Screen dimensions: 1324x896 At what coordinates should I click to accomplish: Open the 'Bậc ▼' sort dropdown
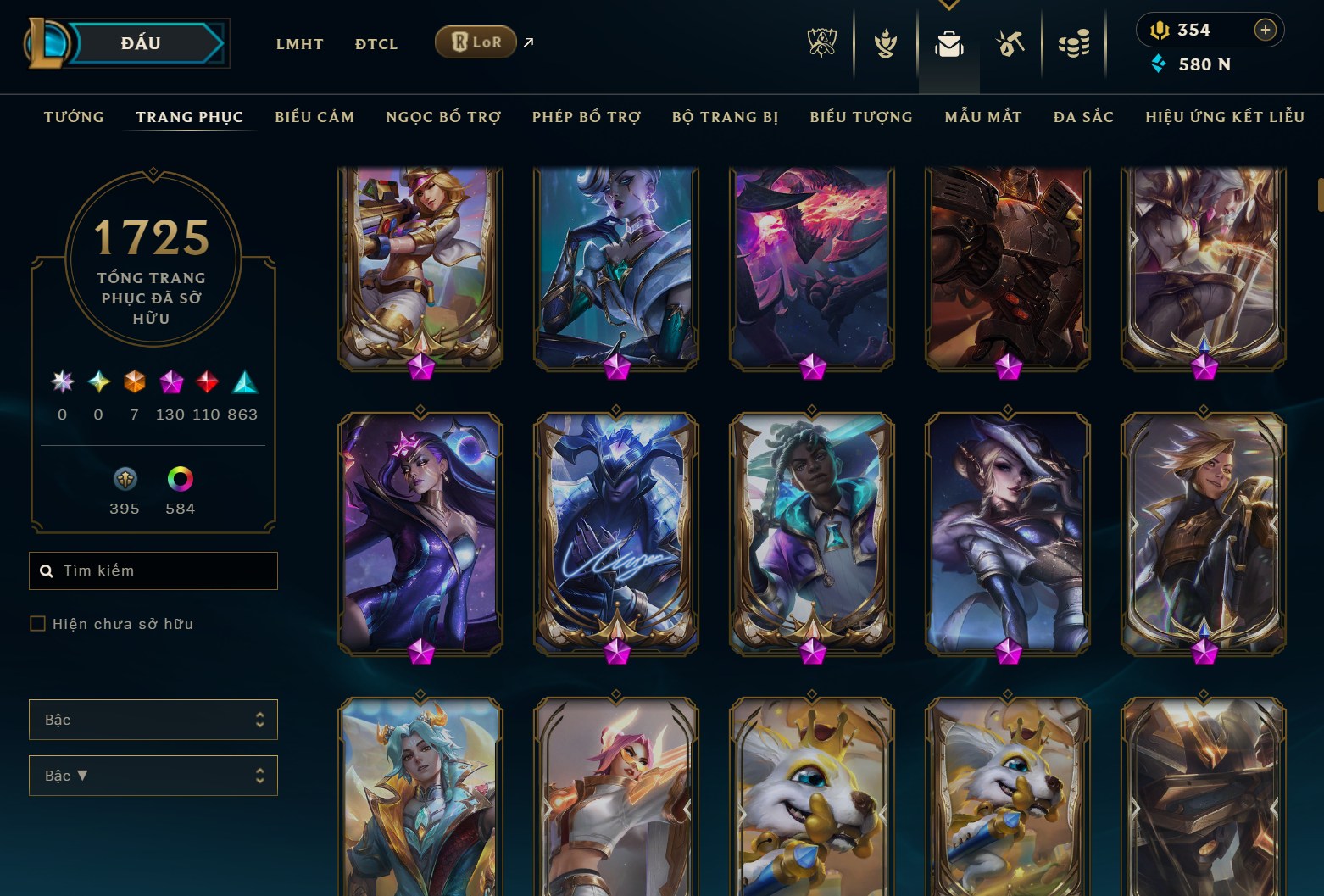tap(153, 775)
